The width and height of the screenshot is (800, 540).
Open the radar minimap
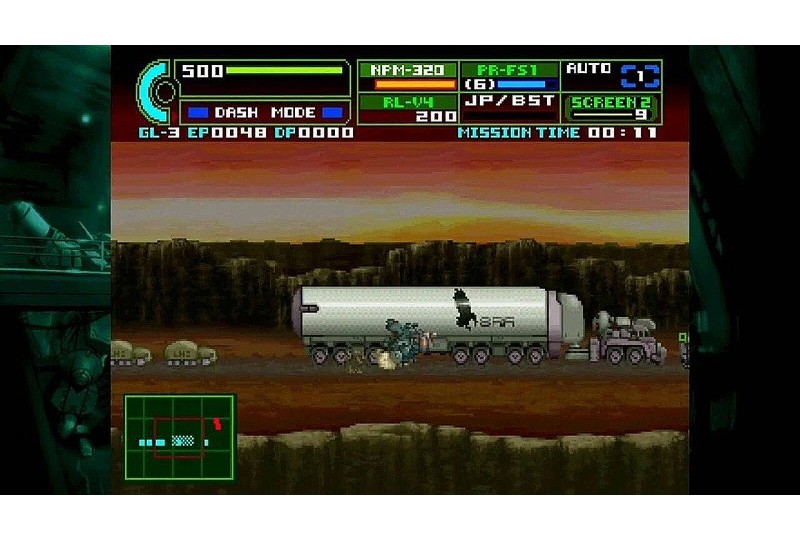coord(180,437)
